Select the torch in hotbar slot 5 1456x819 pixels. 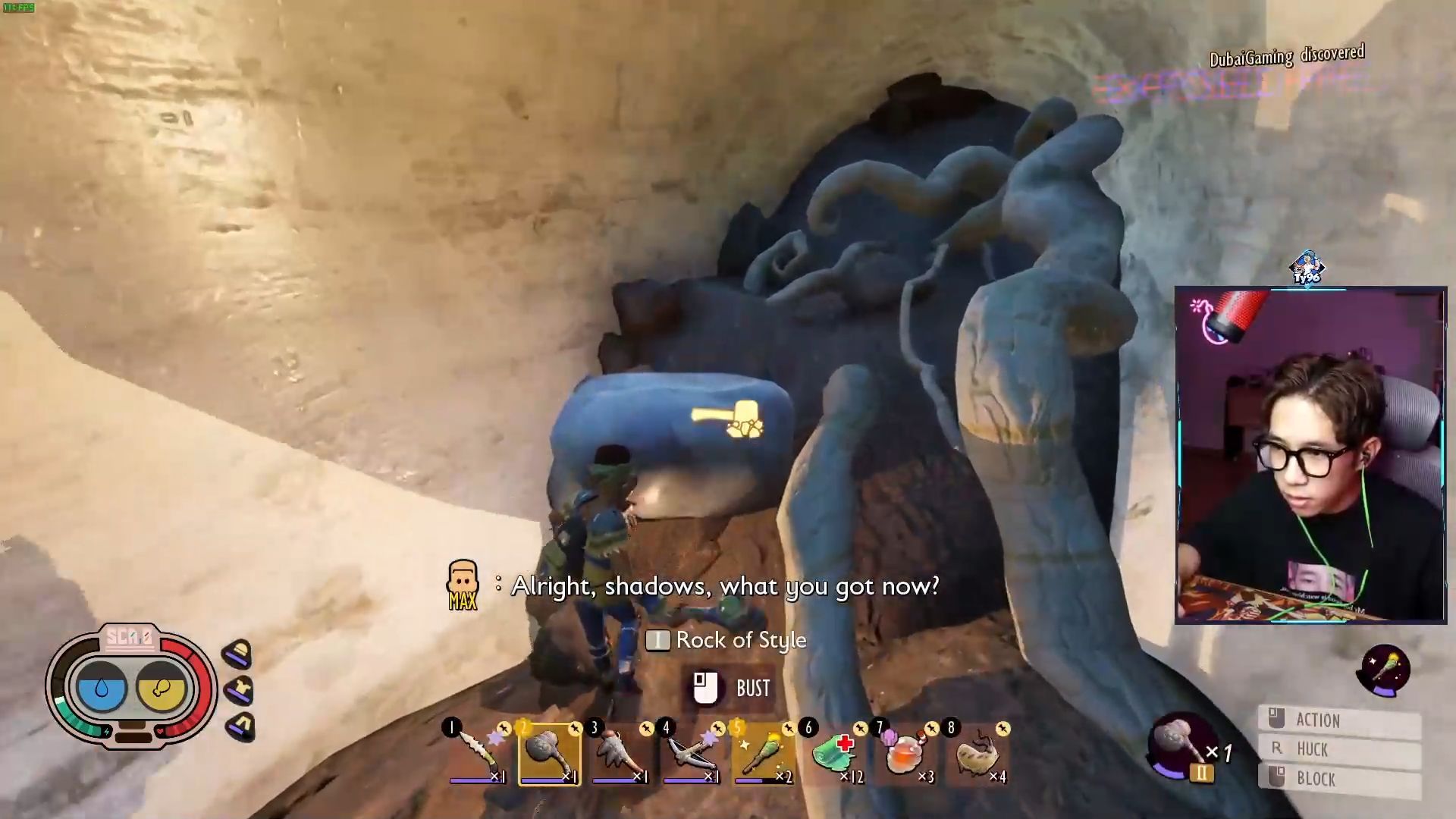pyautogui.click(x=763, y=753)
